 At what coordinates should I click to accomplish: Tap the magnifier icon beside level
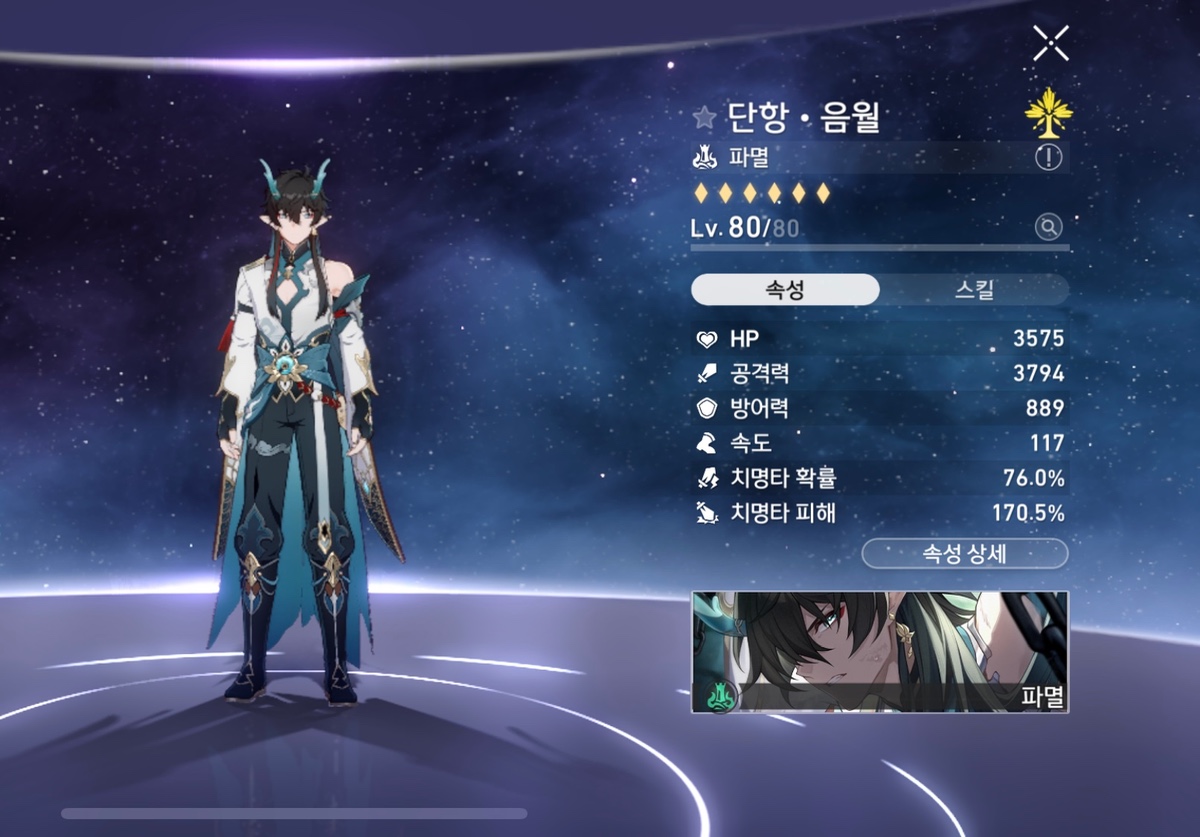[x=1048, y=227]
